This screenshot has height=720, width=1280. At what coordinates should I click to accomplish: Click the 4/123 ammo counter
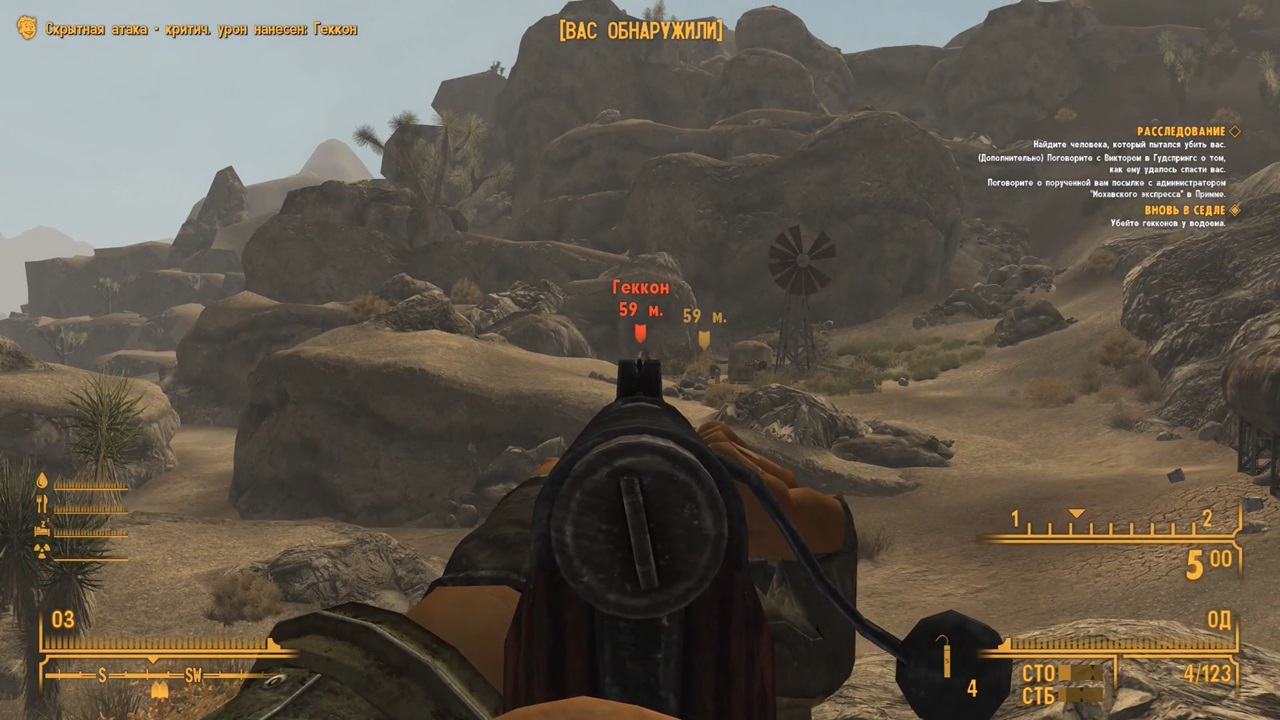pyautogui.click(x=1210, y=672)
